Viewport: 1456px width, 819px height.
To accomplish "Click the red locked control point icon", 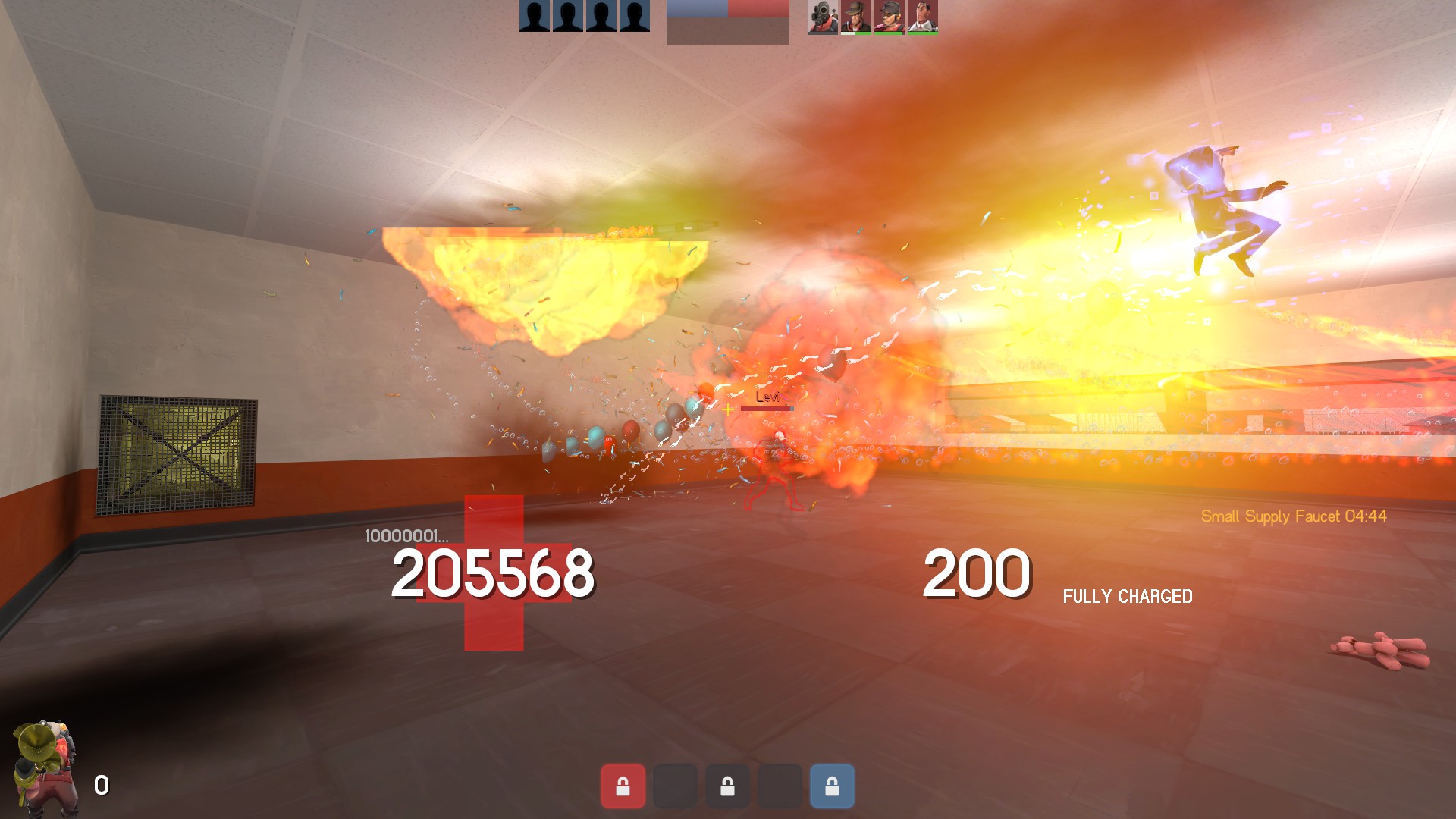I will coord(623,786).
